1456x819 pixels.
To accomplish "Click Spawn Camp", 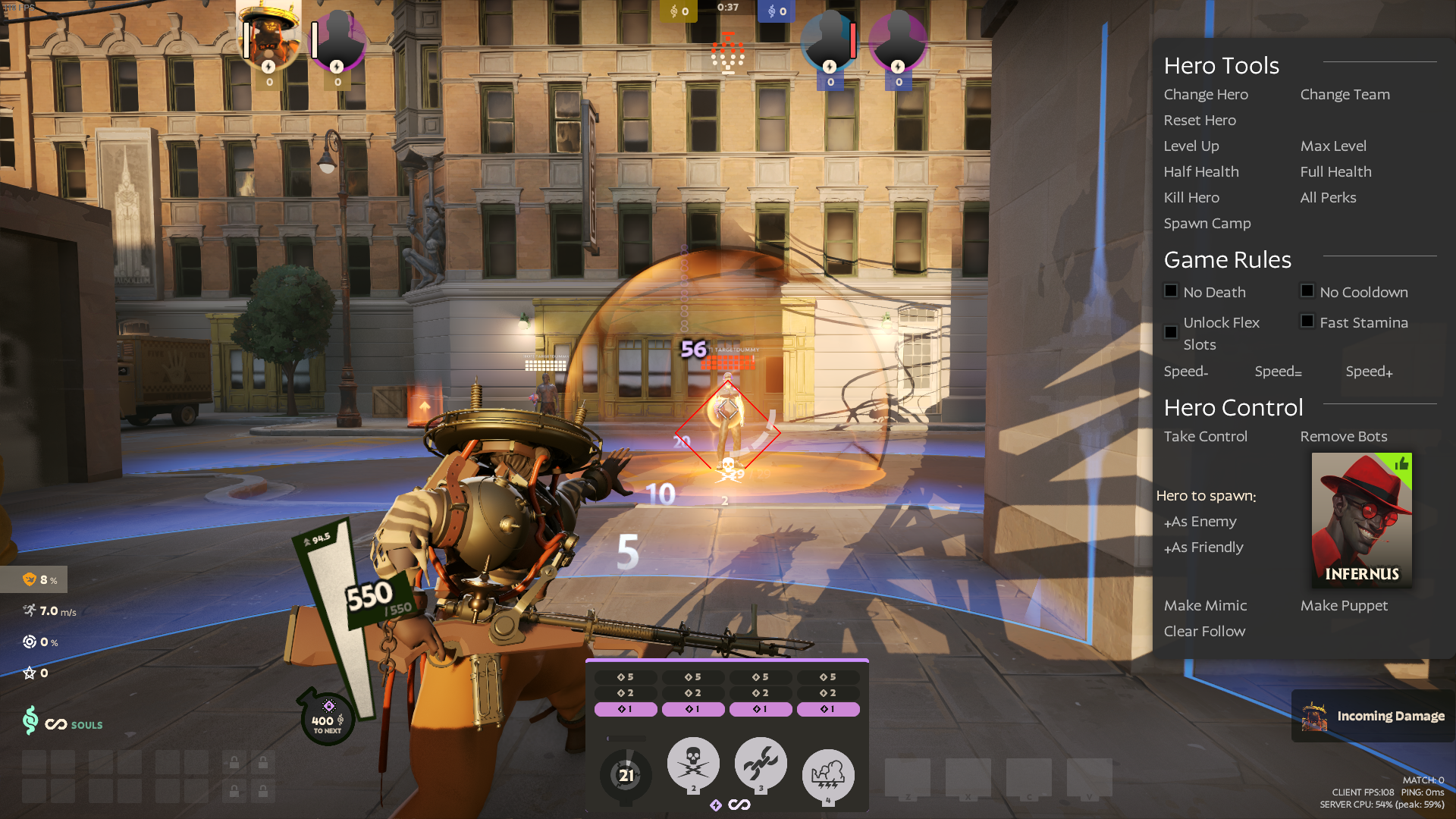I will click(1207, 224).
